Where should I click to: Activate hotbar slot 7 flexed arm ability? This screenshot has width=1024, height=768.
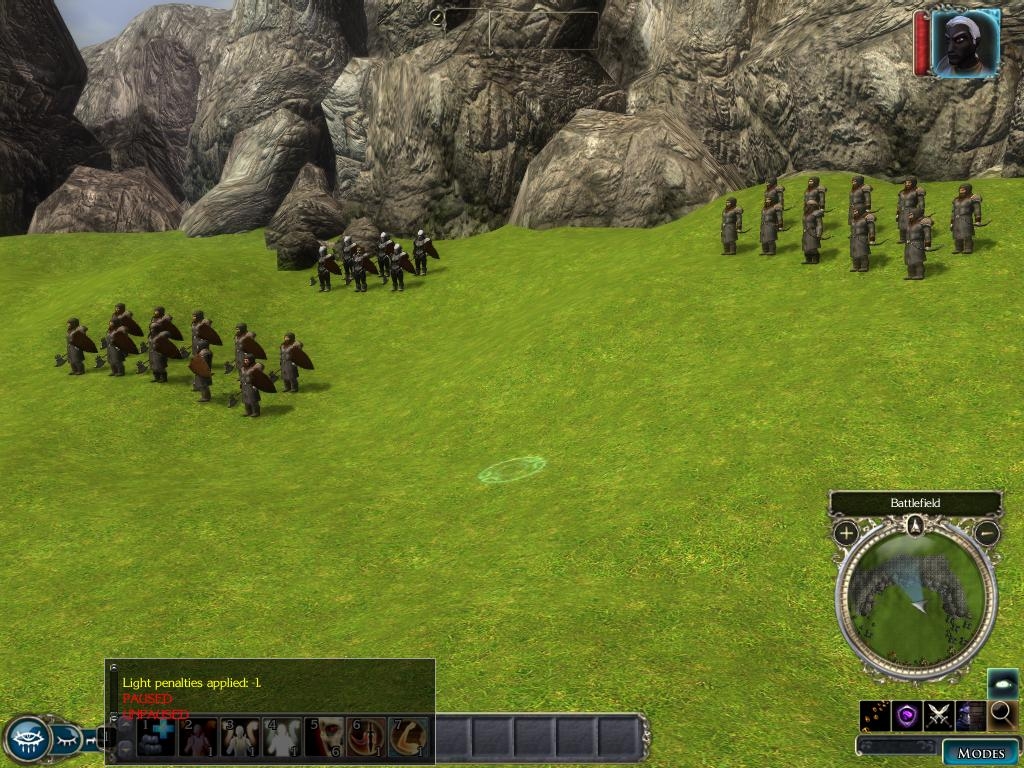point(408,737)
